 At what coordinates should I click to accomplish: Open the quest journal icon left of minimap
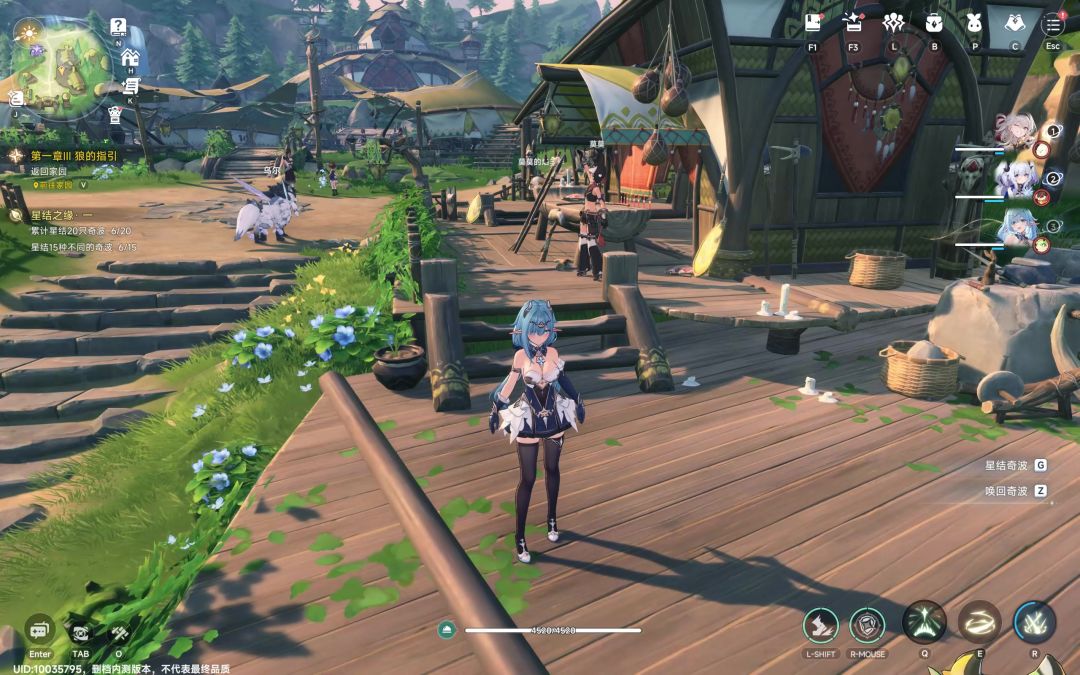point(16,97)
